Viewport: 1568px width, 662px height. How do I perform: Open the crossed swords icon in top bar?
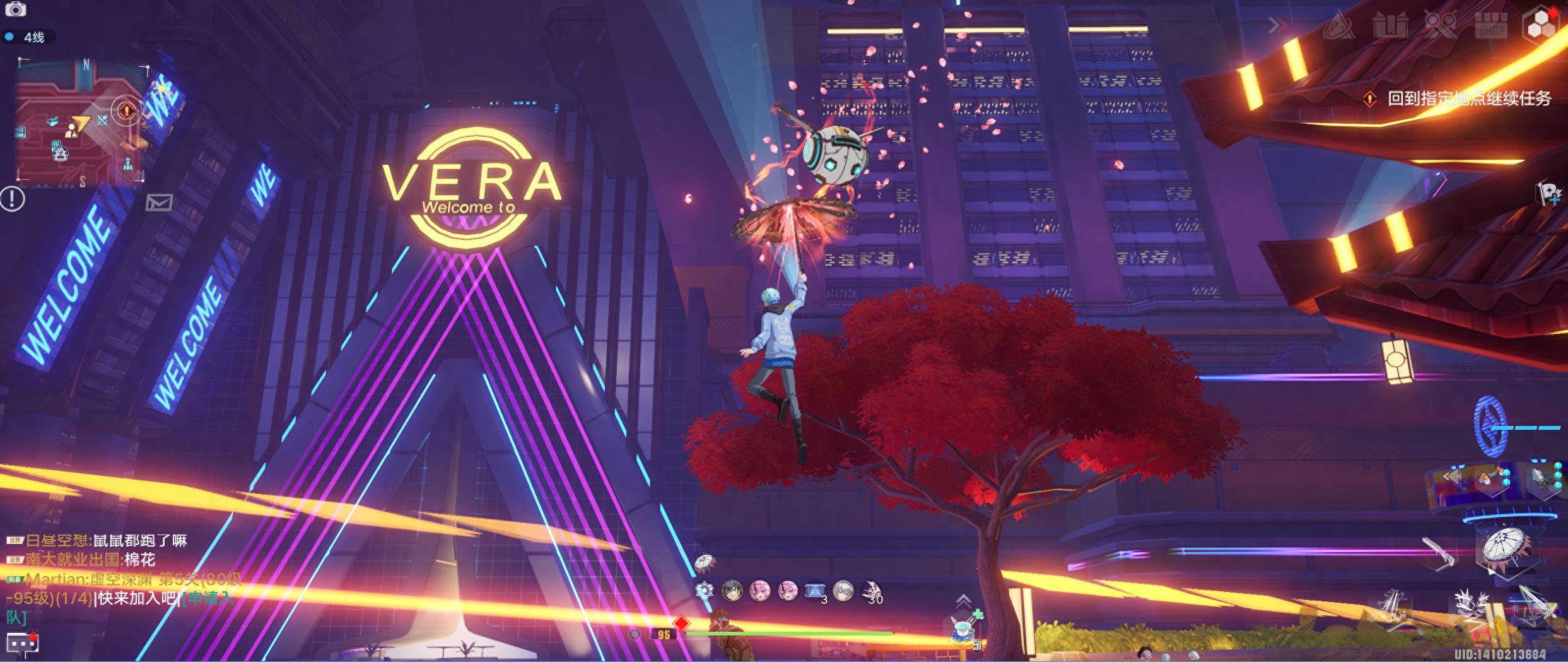[1441, 27]
